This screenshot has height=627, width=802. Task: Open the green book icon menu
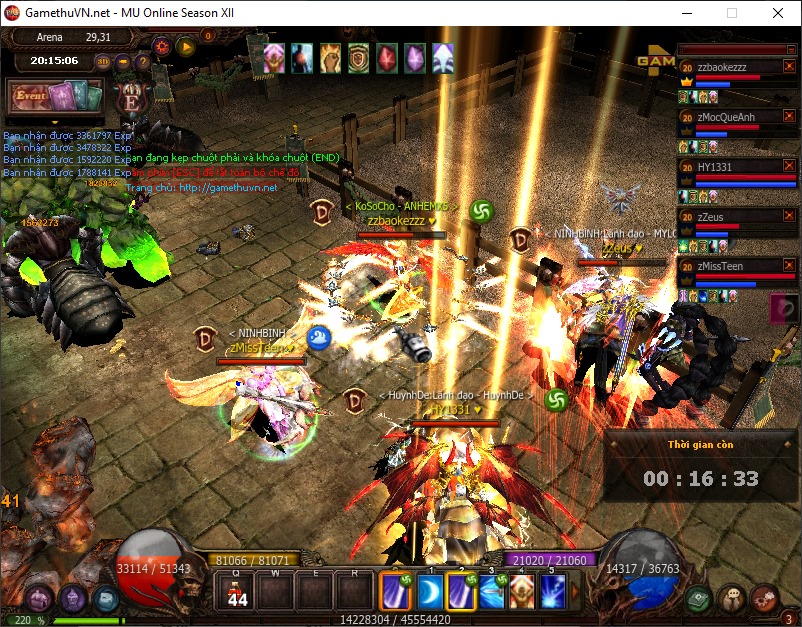[699, 597]
